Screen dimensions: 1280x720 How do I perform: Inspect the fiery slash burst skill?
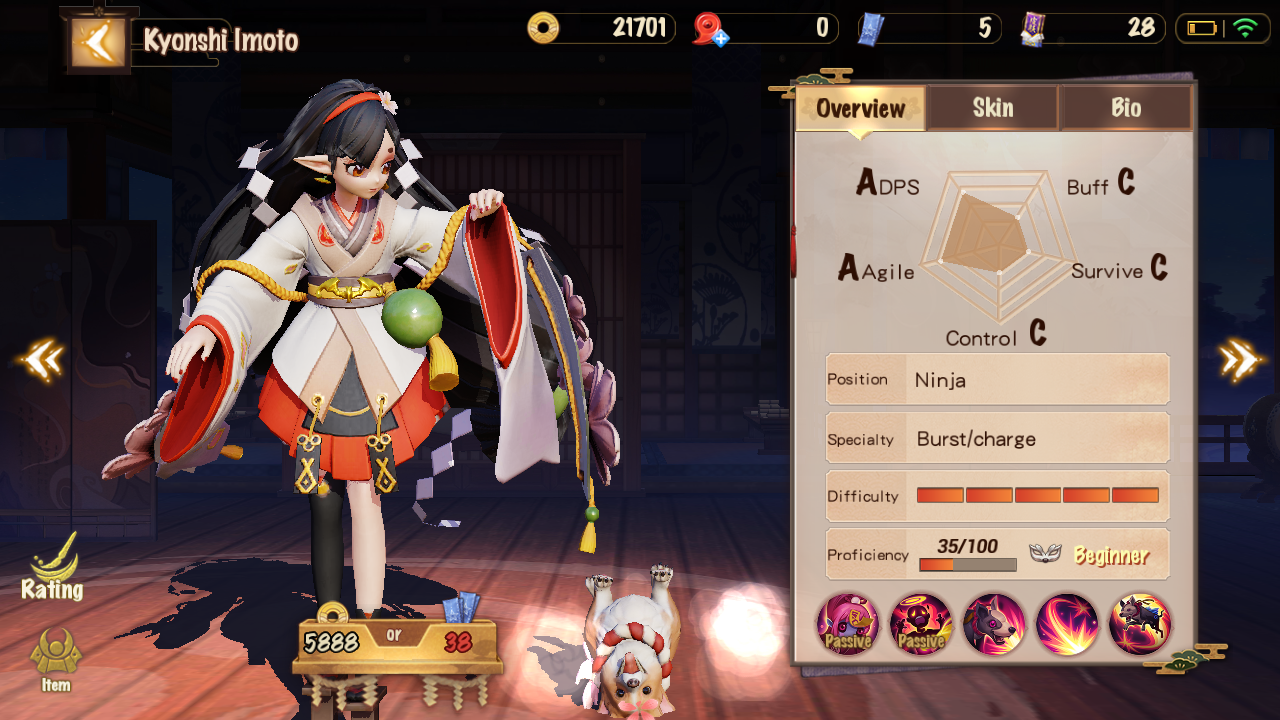coord(1067,624)
